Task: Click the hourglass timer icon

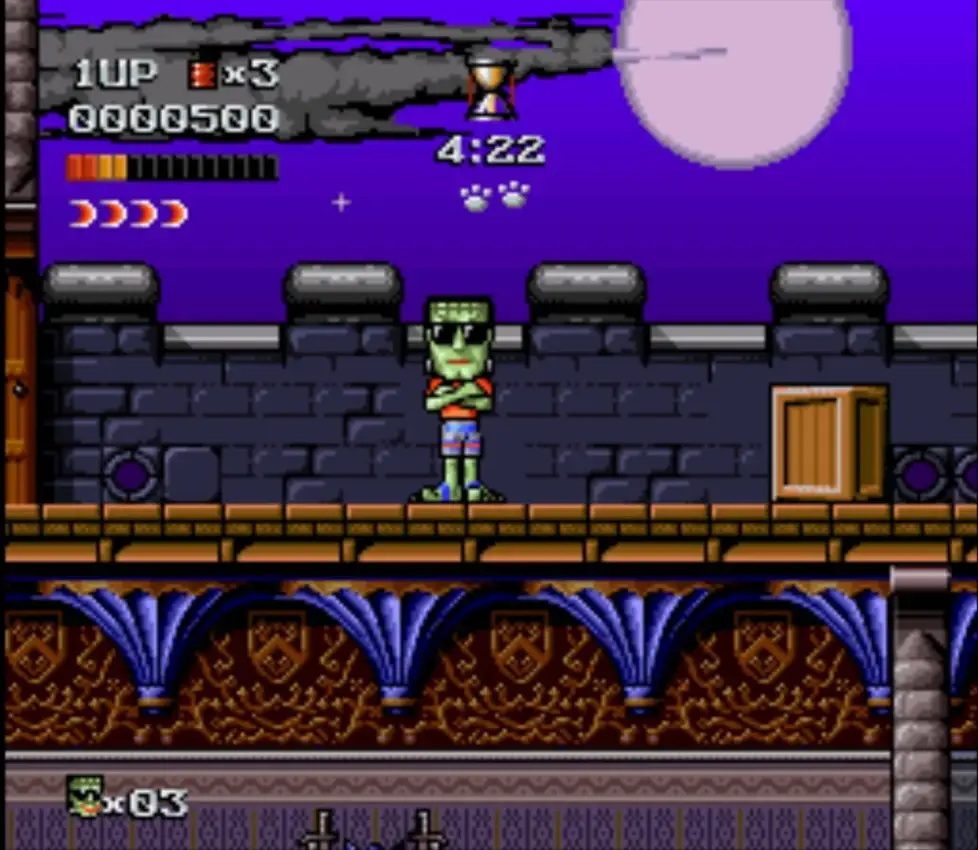Action: [x=491, y=87]
